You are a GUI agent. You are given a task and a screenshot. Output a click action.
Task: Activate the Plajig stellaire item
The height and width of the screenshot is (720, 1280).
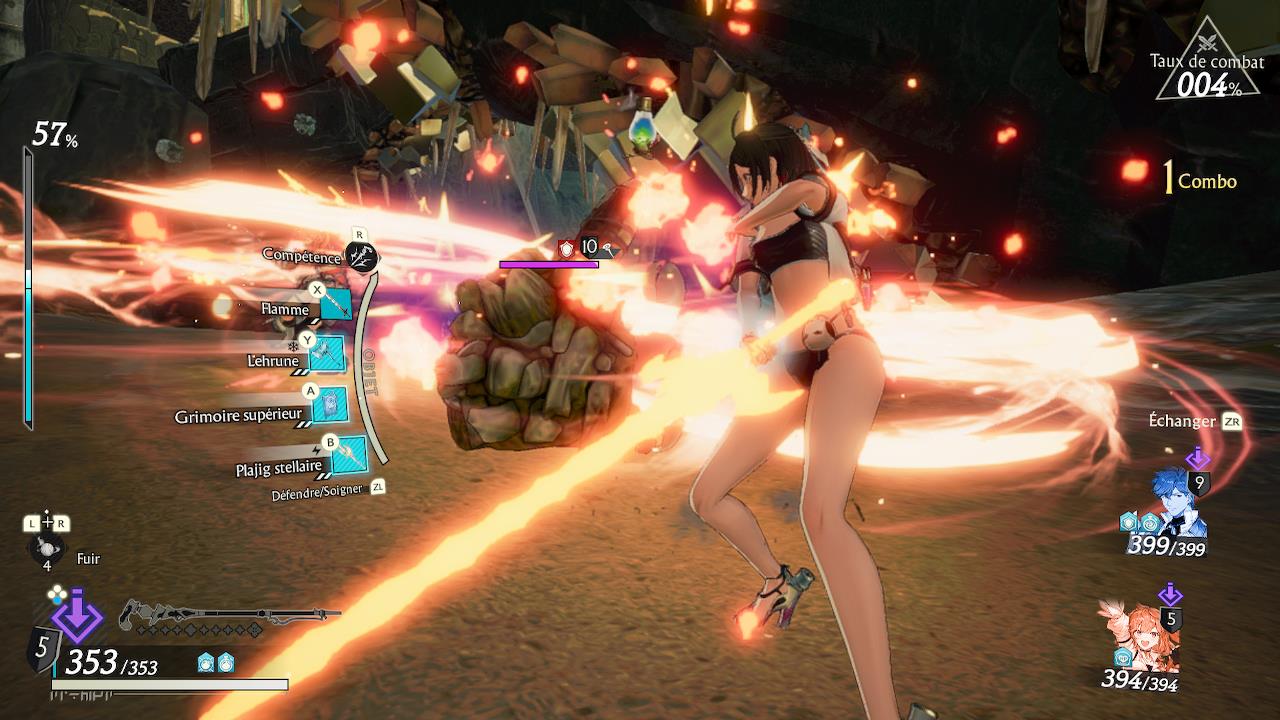pyautogui.click(x=349, y=455)
